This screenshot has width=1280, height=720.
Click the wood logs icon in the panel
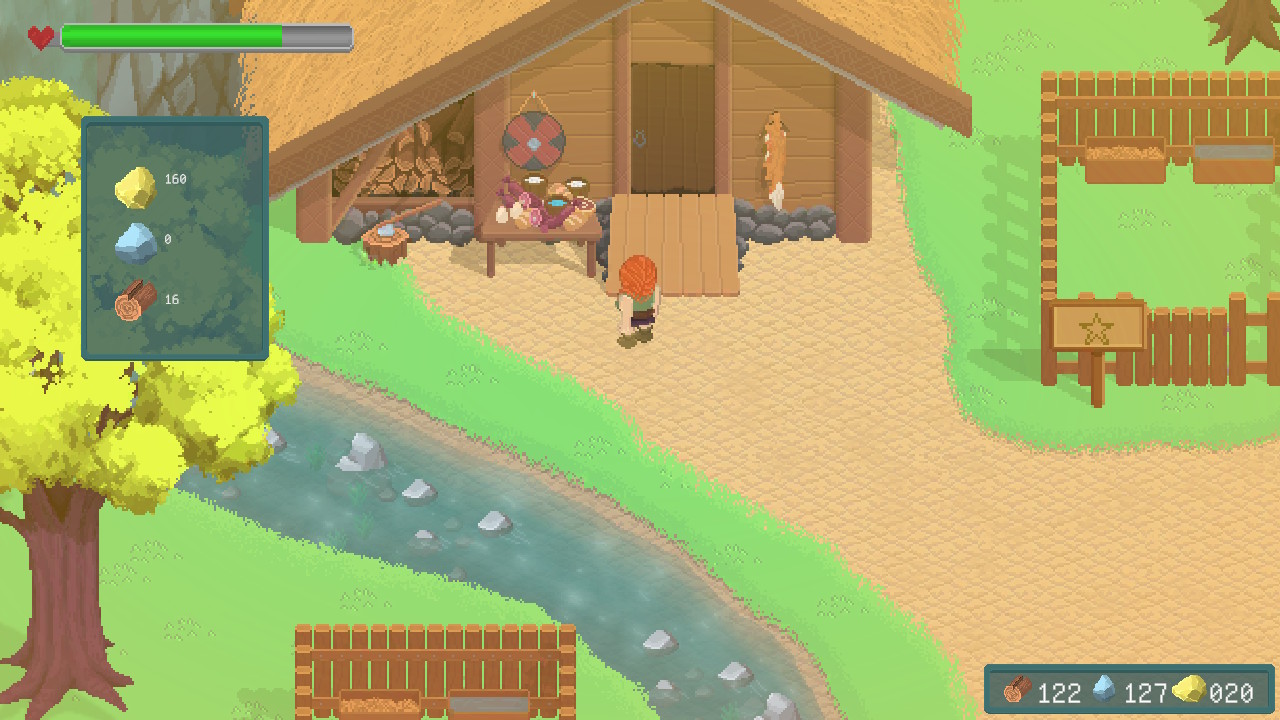[x=134, y=302]
